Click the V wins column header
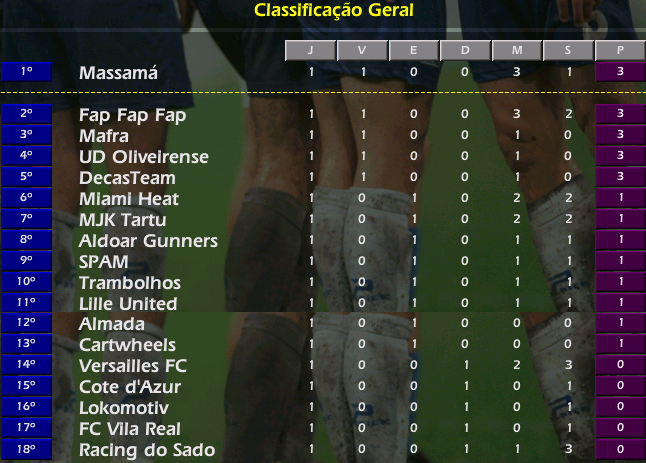Viewport: 646px width, 463px height. 362,51
